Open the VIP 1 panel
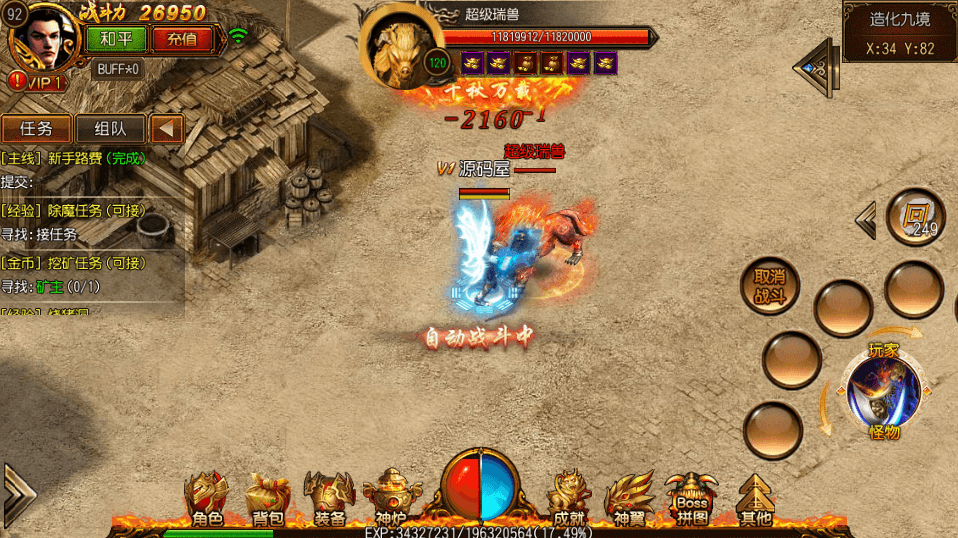 coord(38,82)
